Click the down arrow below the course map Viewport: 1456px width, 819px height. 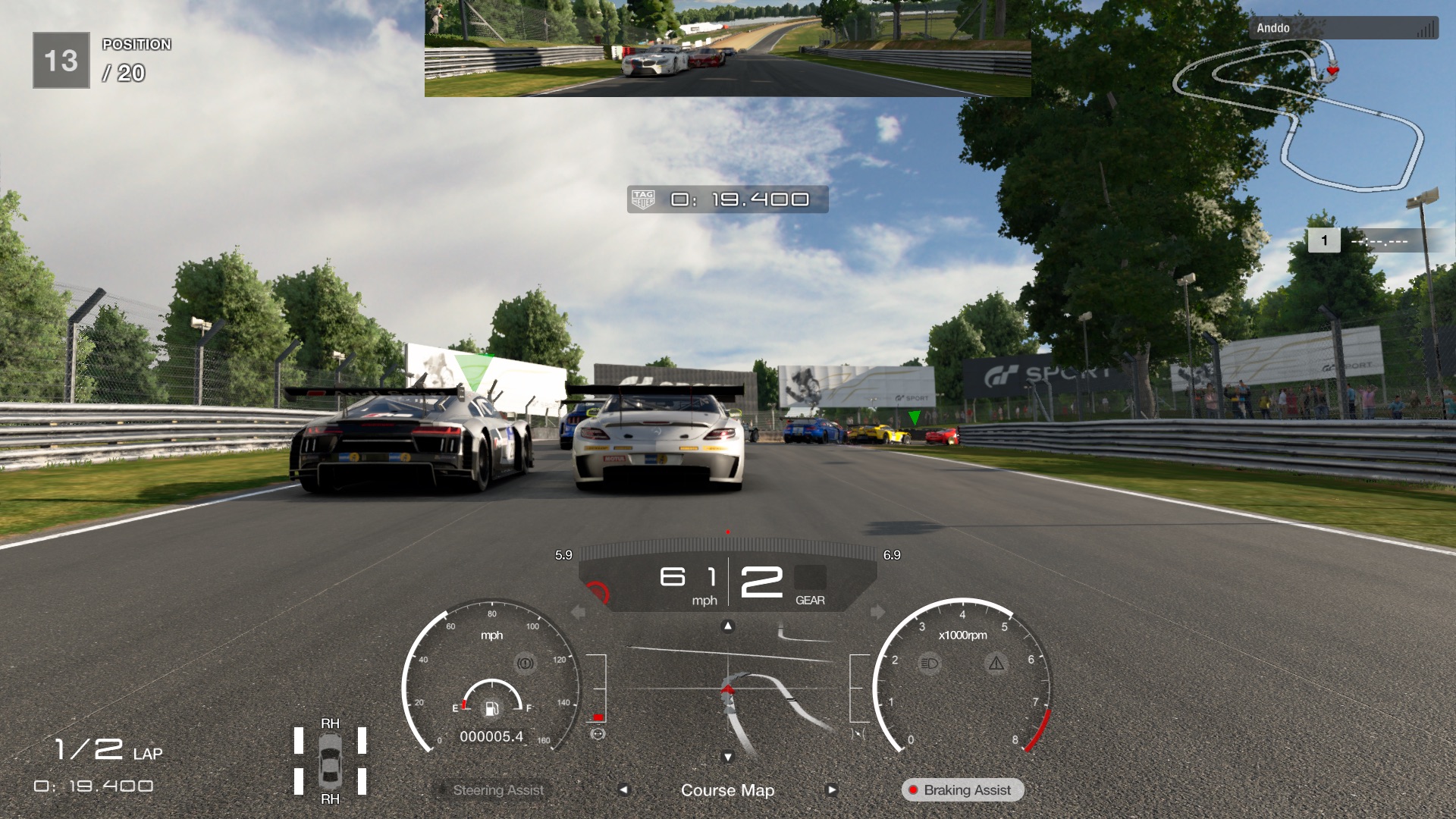tap(728, 757)
